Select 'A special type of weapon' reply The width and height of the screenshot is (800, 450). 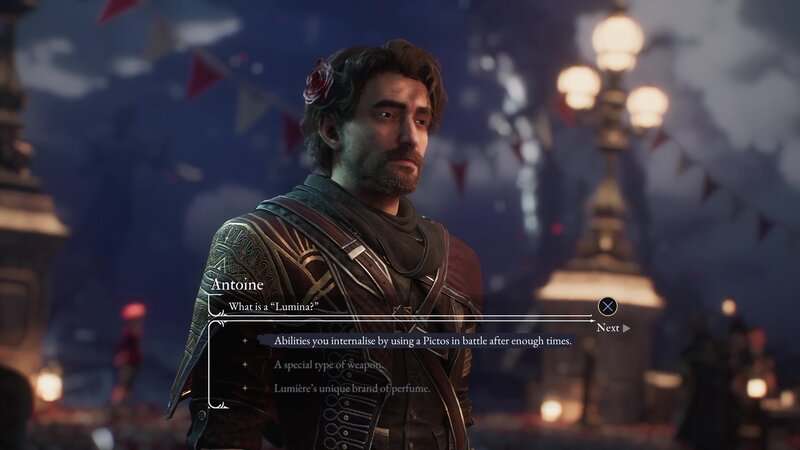333,365
